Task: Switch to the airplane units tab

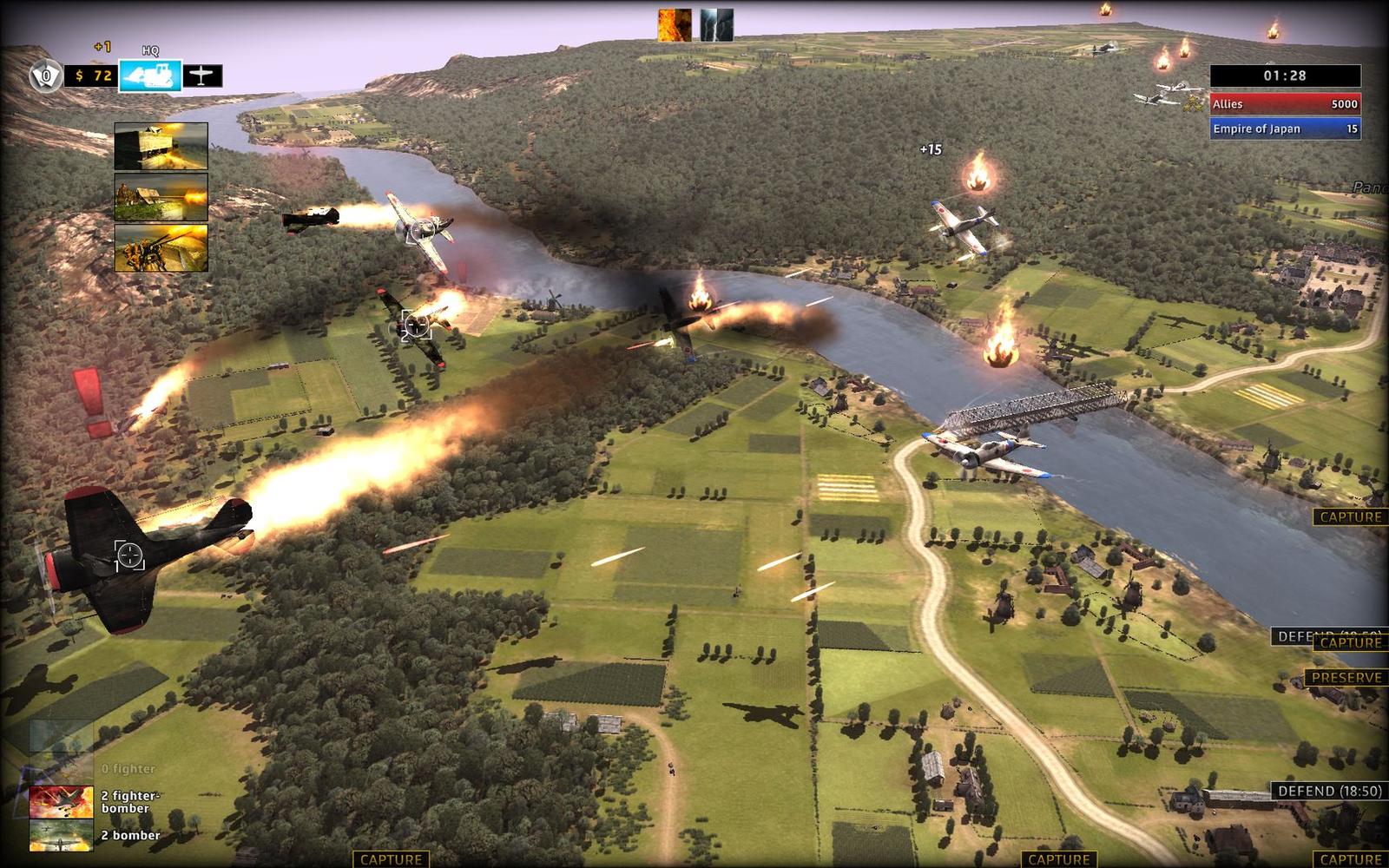Action: [202, 76]
